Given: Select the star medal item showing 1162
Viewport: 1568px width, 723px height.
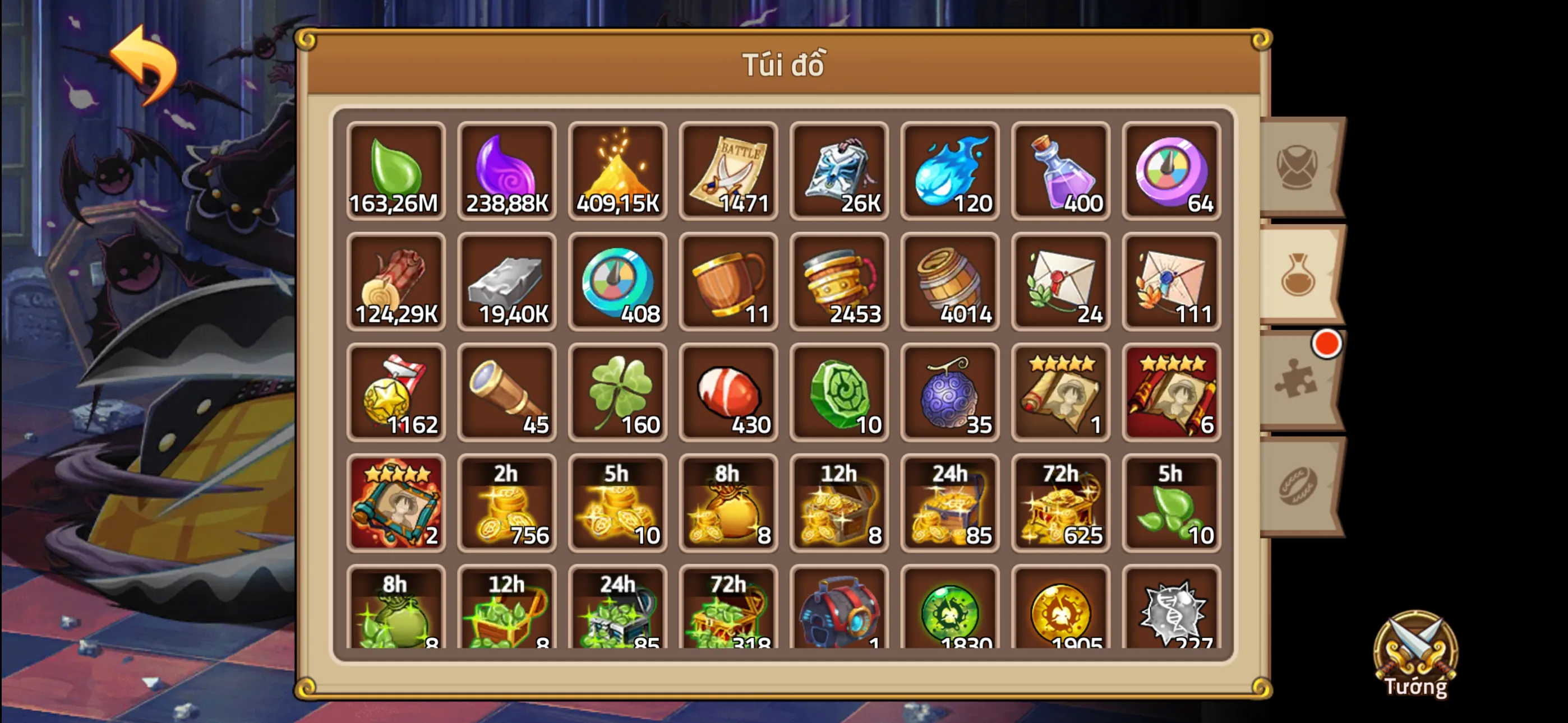Looking at the screenshot, I should 396,392.
